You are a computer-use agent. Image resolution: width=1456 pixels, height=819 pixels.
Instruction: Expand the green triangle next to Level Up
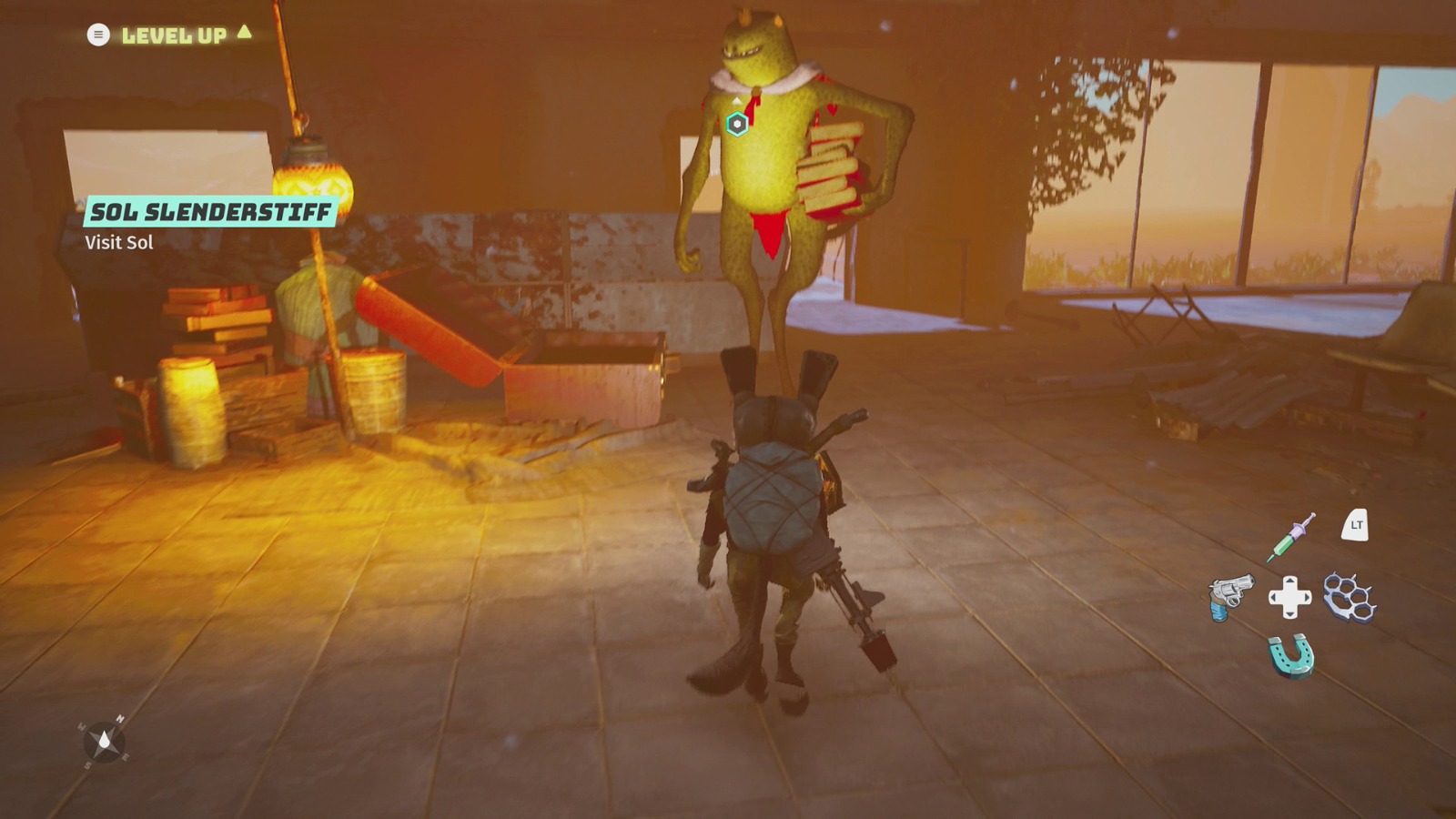[x=242, y=35]
